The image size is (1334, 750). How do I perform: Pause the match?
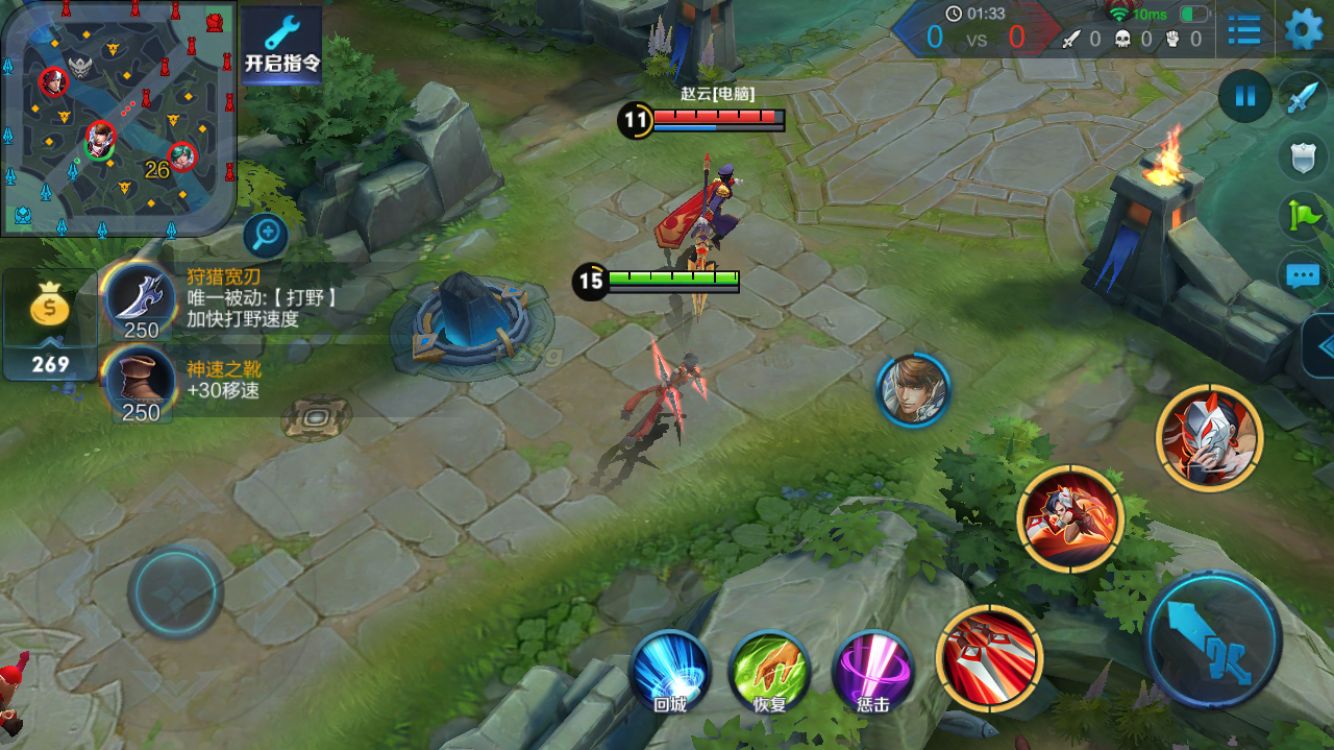(1245, 97)
